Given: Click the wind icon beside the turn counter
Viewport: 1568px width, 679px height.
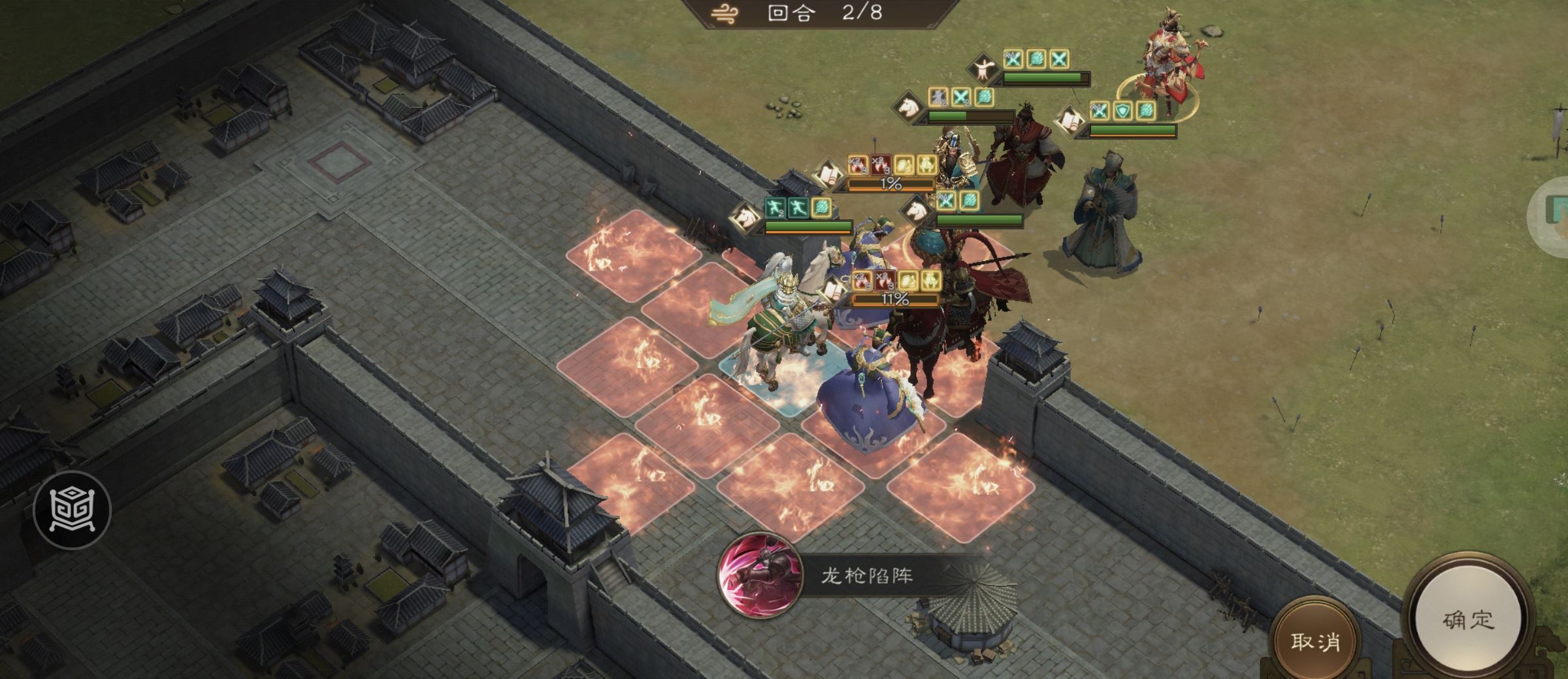Looking at the screenshot, I should coord(722,14).
